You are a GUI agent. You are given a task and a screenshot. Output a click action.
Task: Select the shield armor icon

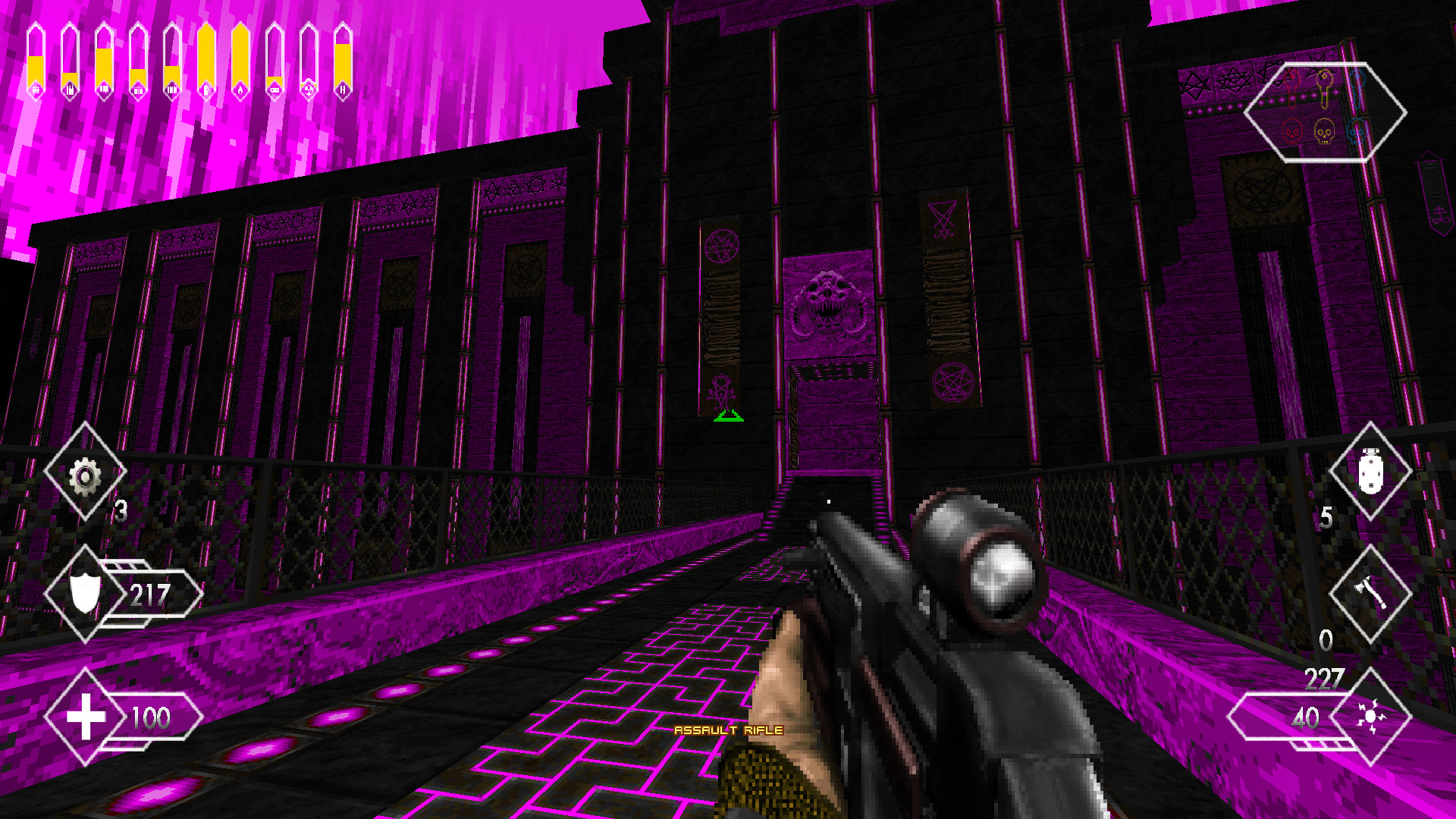85,592
